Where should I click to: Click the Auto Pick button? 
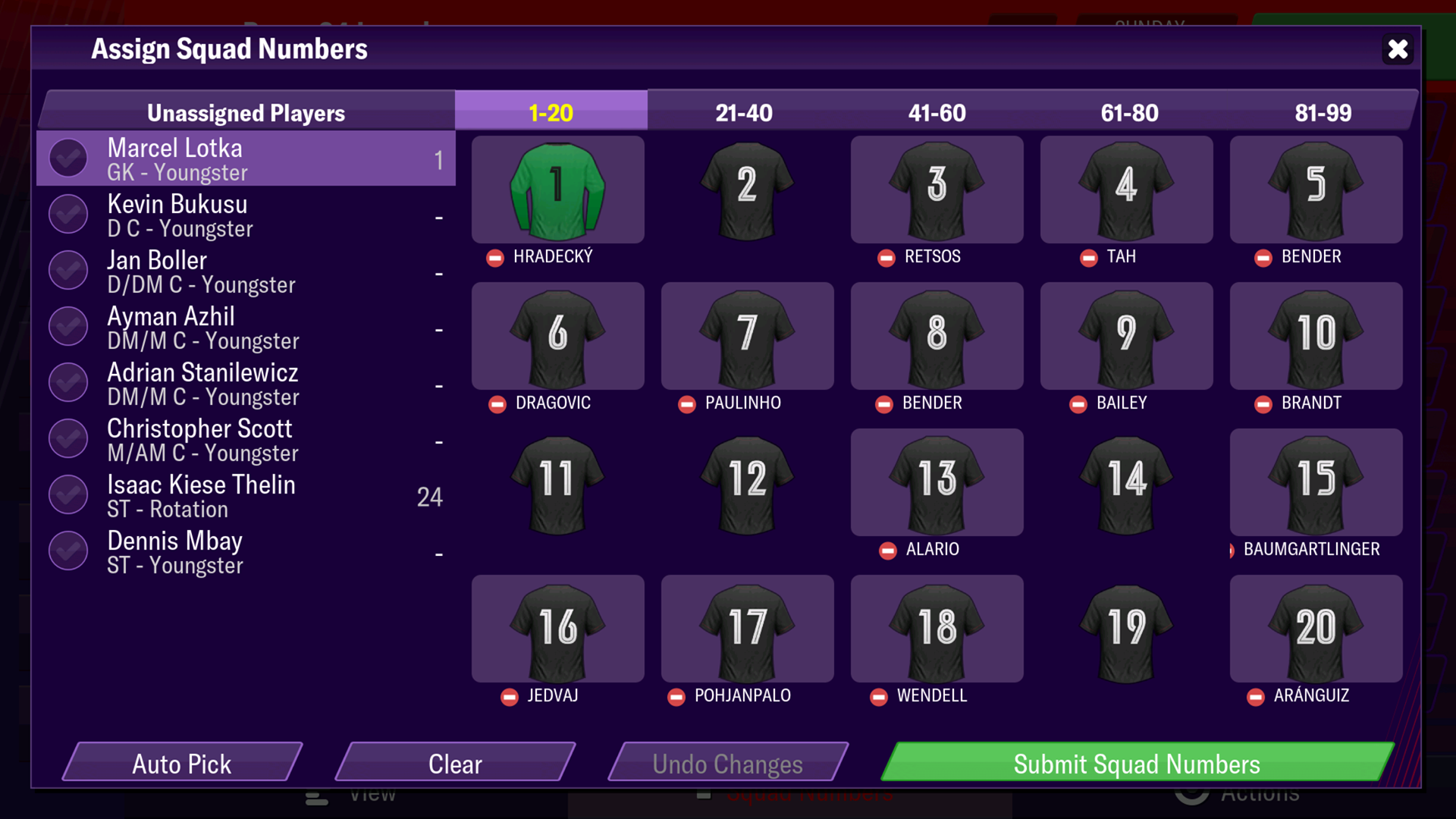coord(182,764)
